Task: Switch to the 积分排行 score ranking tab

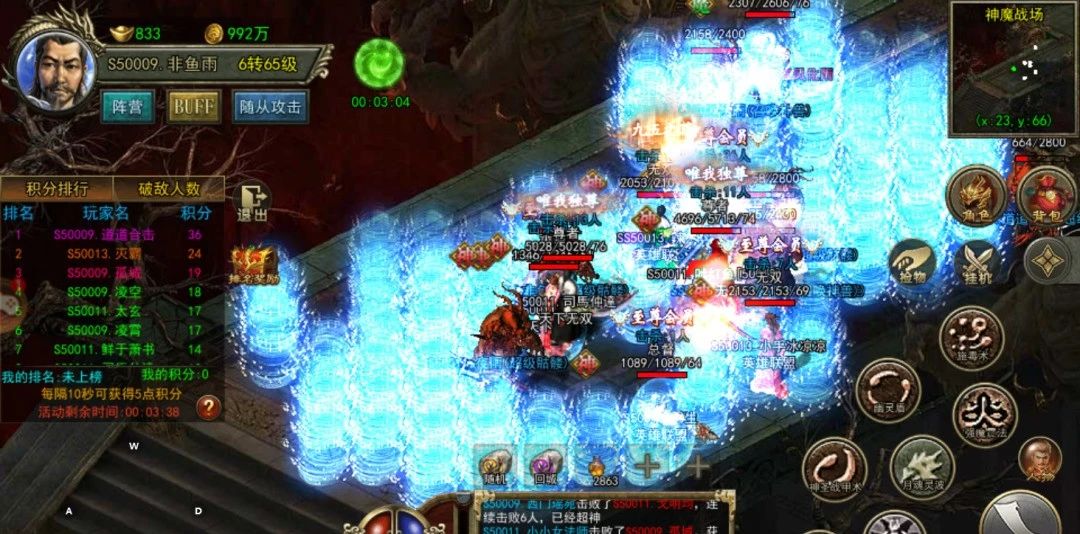Action: pos(57,188)
